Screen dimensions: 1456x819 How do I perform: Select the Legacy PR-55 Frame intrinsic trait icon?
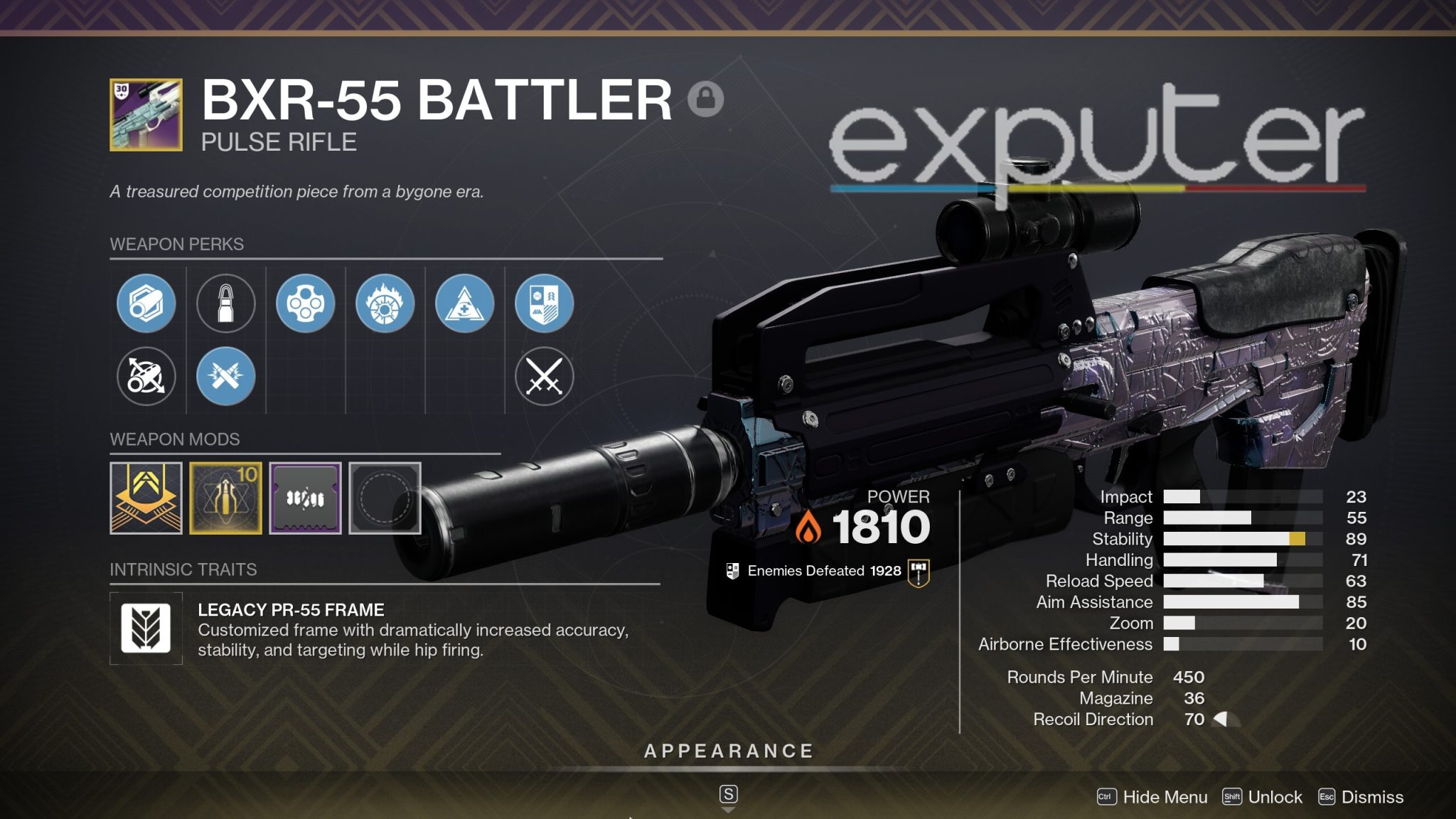tap(146, 628)
